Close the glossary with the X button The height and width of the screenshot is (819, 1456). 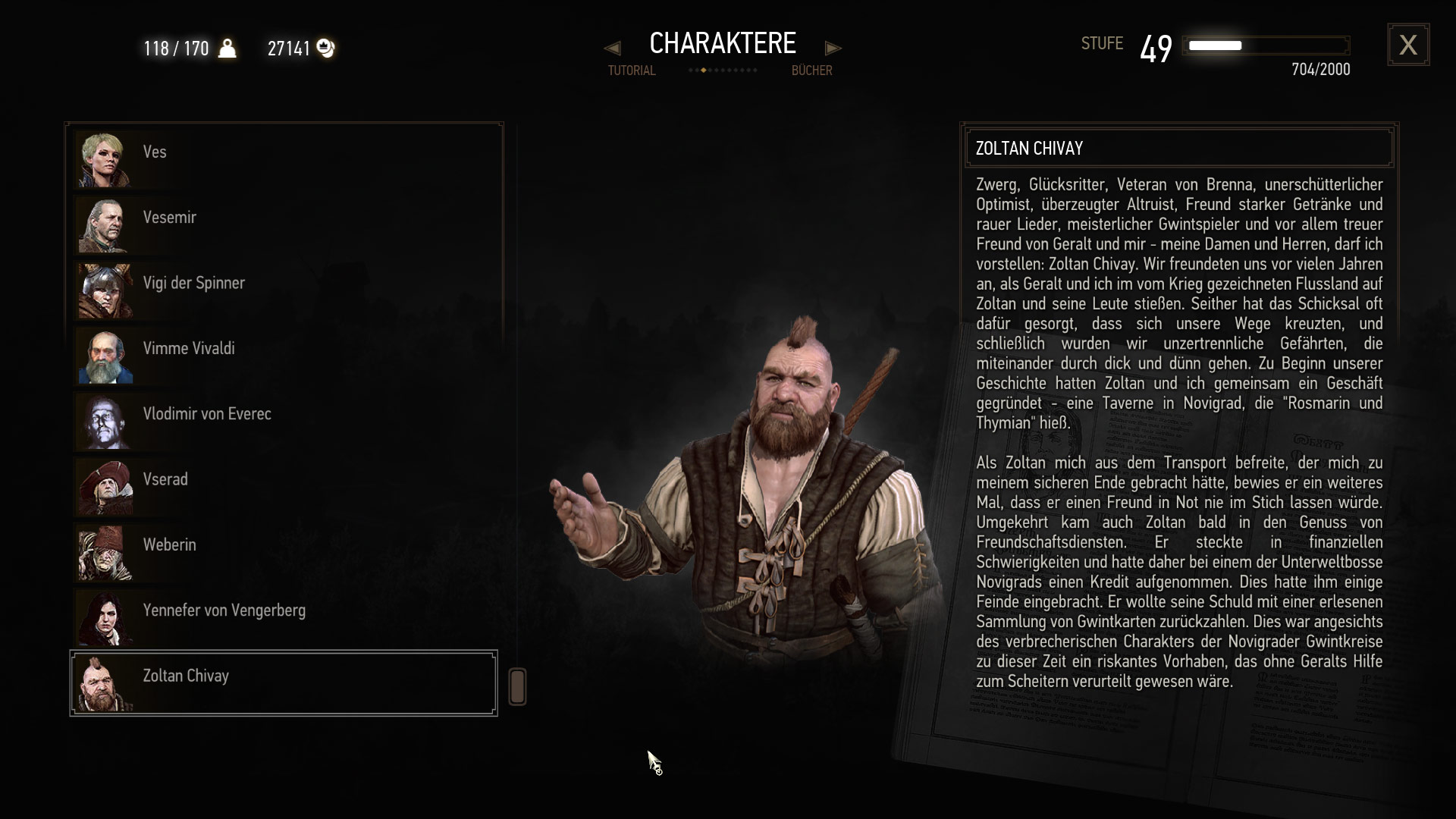coord(1408,45)
